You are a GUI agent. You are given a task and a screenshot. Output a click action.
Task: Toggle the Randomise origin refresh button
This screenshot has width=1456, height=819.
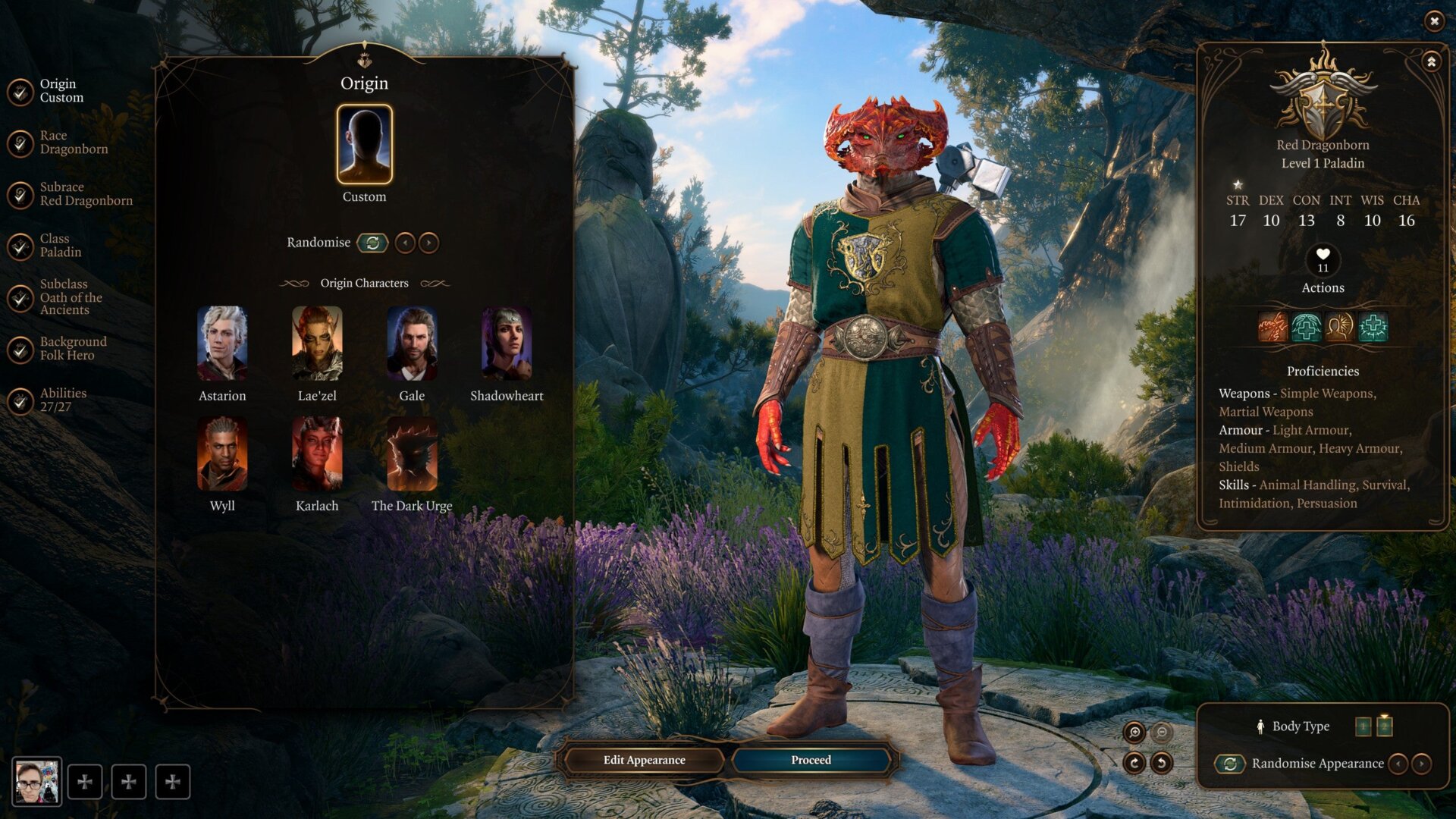click(x=373, y=243)
